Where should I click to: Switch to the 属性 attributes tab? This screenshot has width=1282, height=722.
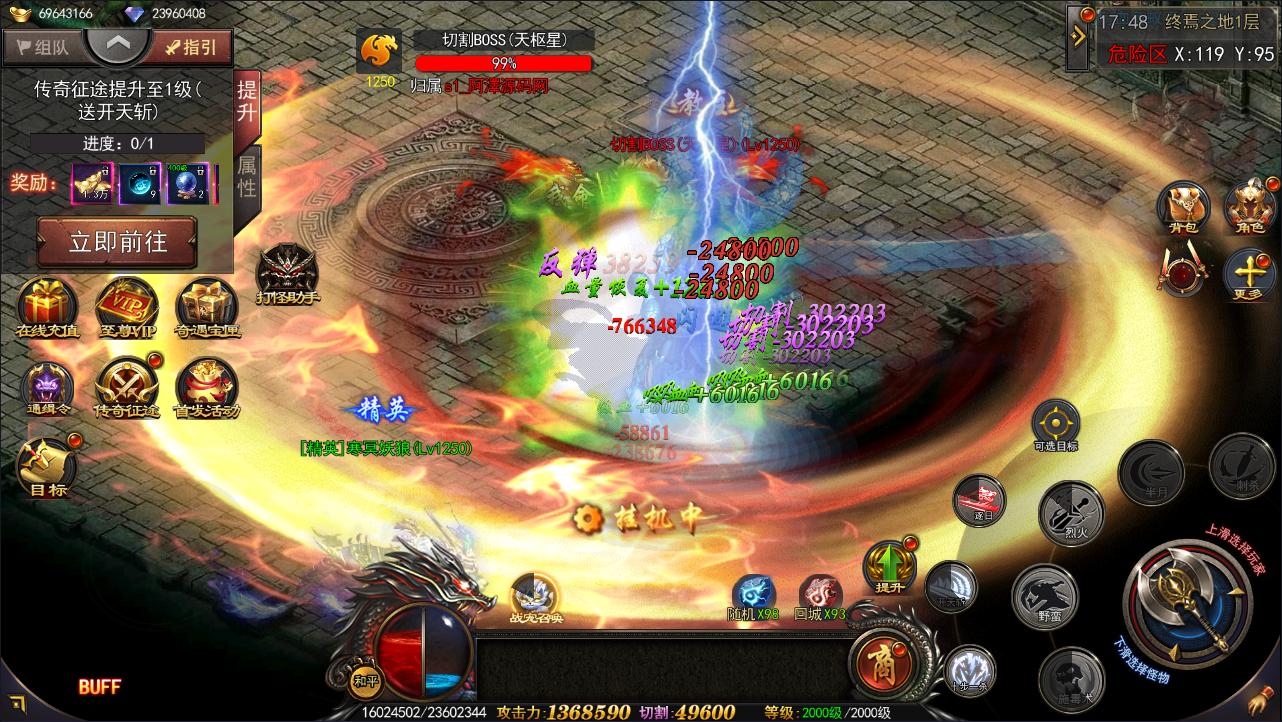(246, 176)
